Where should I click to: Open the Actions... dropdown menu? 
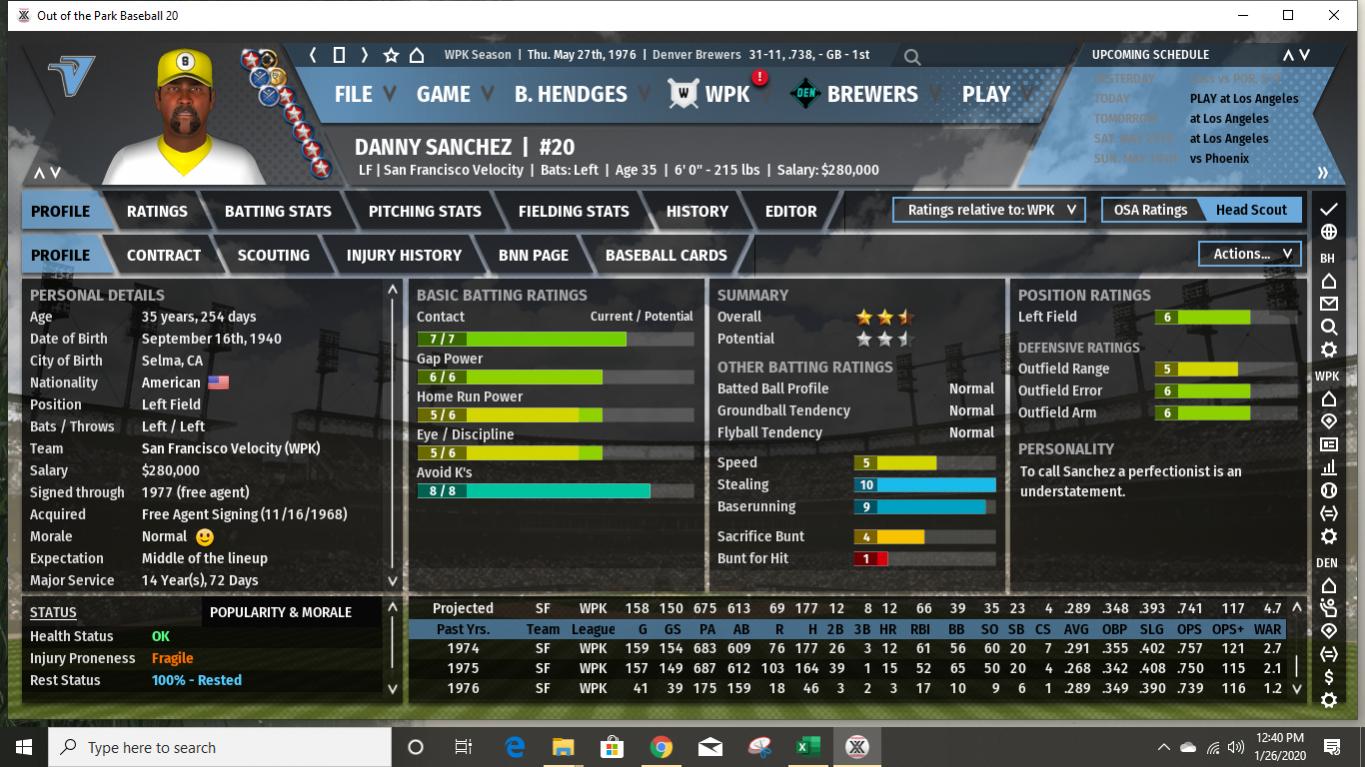(x=1248, y=254)
